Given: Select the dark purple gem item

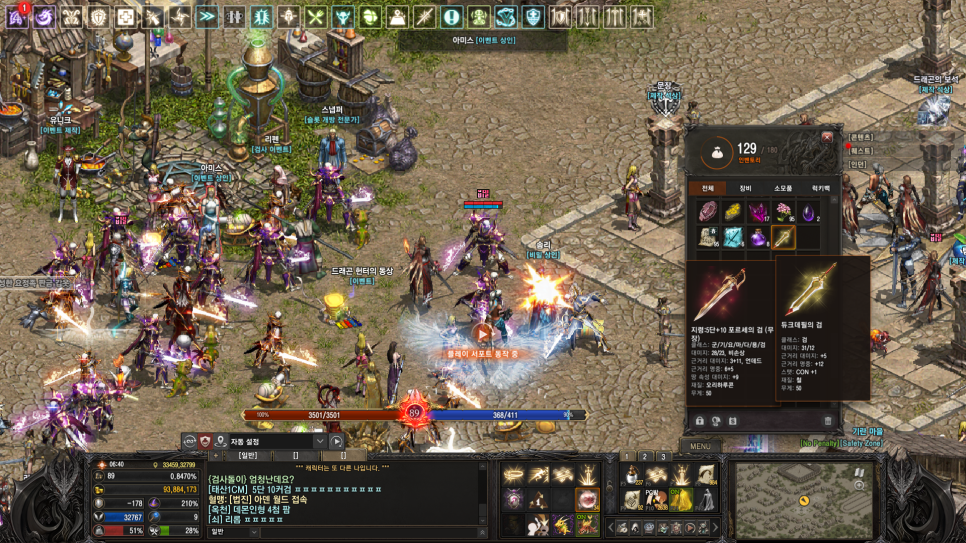Looking at the screenshot, I should (x=809, y=211).
